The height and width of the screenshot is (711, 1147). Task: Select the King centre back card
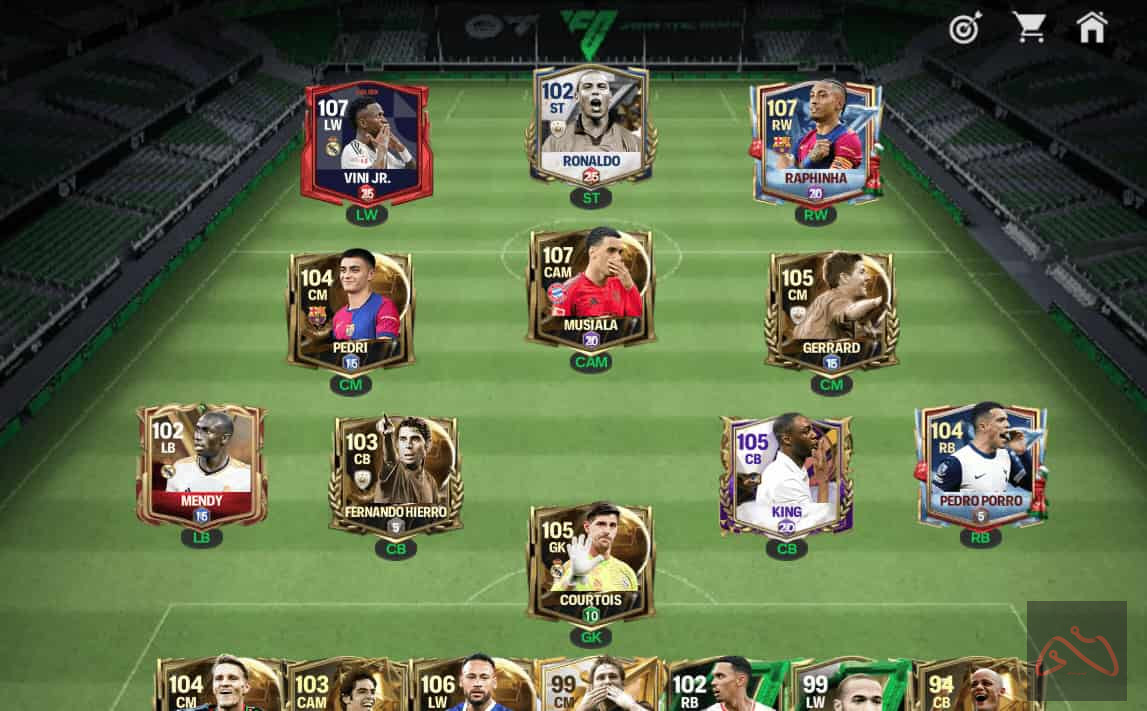(786, 474)
